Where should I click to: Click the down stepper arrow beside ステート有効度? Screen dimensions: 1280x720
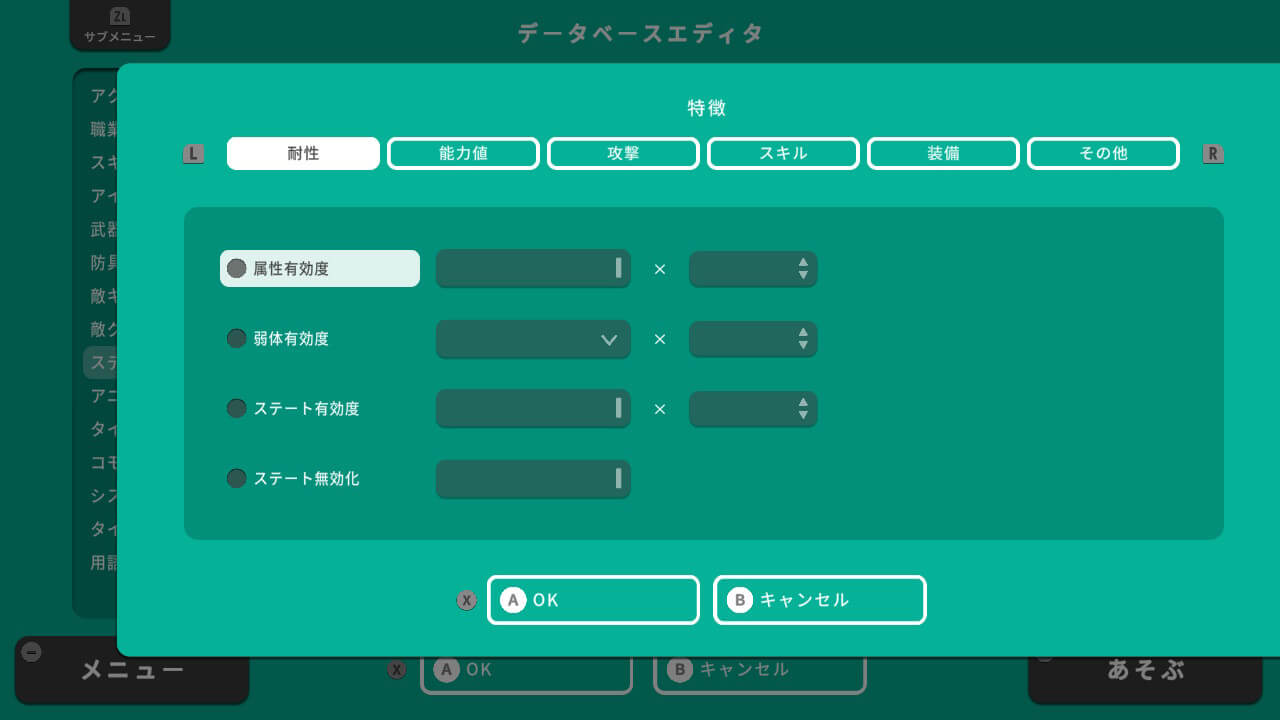[802, 414]
